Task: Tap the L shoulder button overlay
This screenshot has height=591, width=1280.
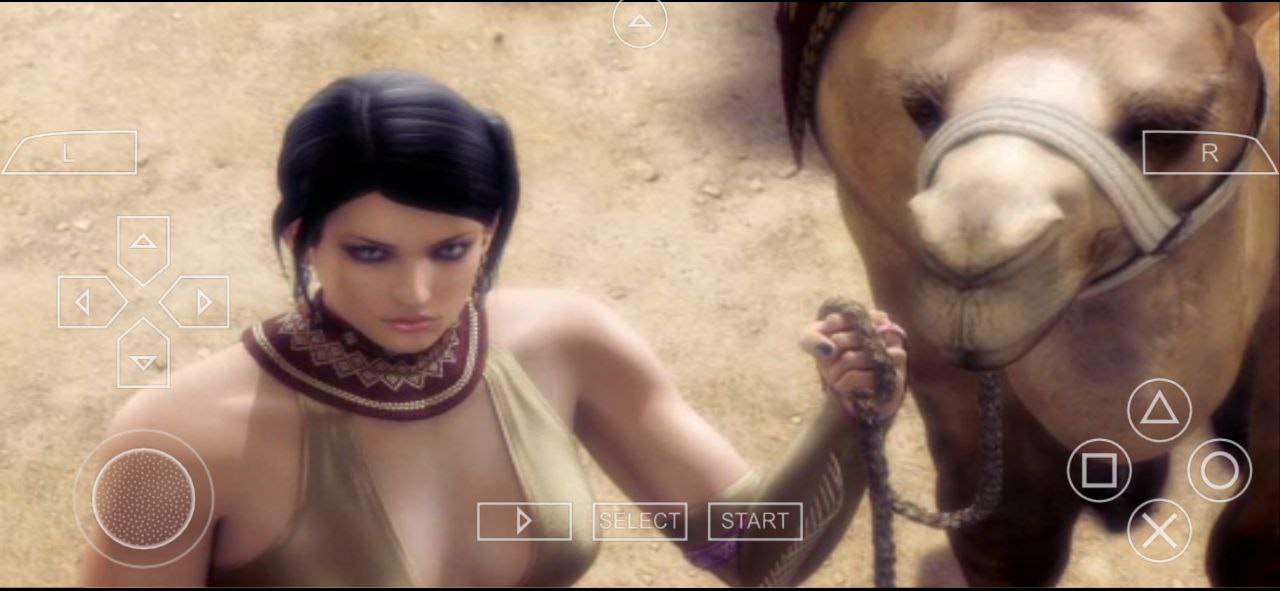Action: (x=68, y=153)
